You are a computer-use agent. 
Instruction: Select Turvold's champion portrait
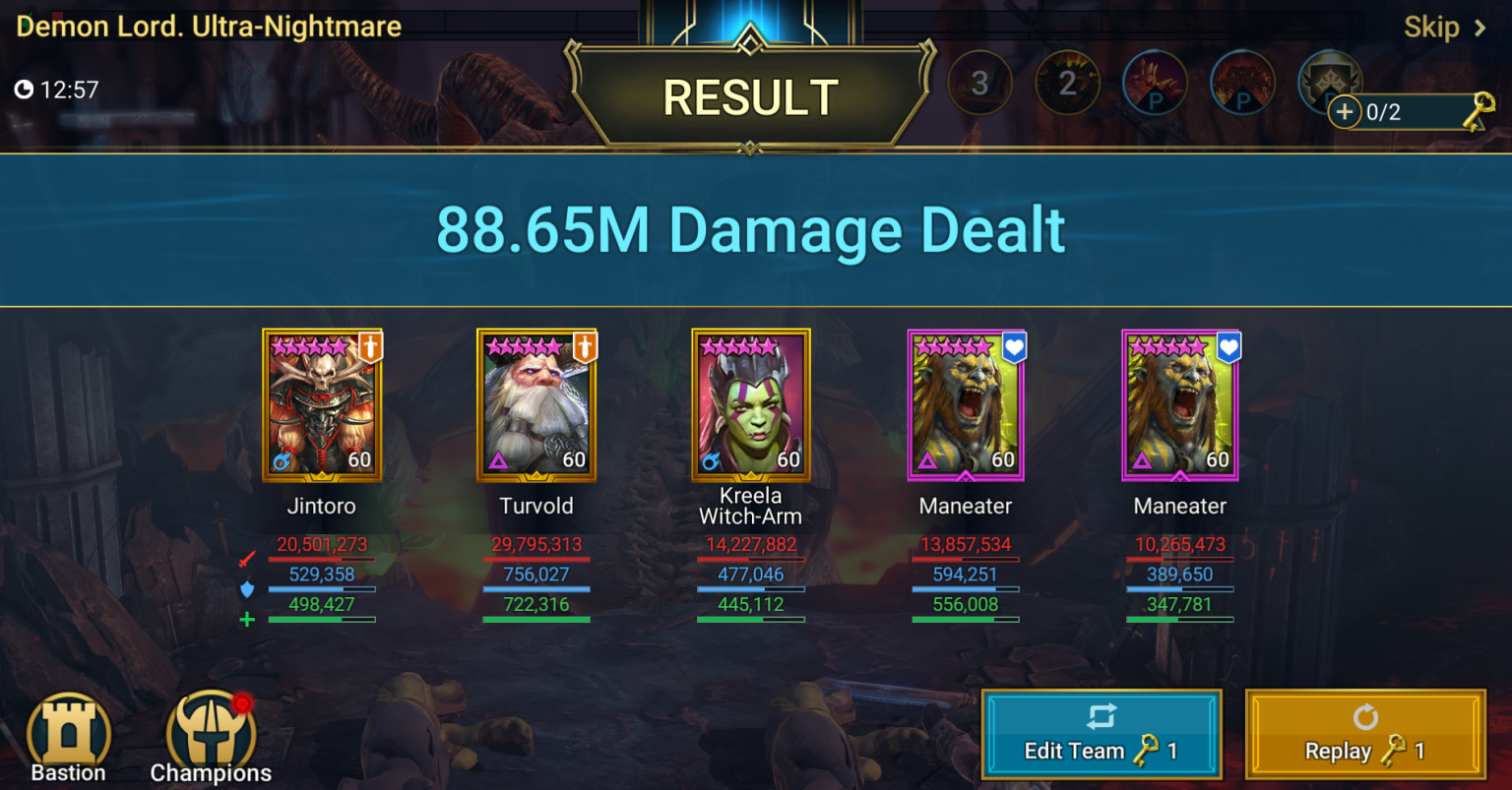(536, 404)
